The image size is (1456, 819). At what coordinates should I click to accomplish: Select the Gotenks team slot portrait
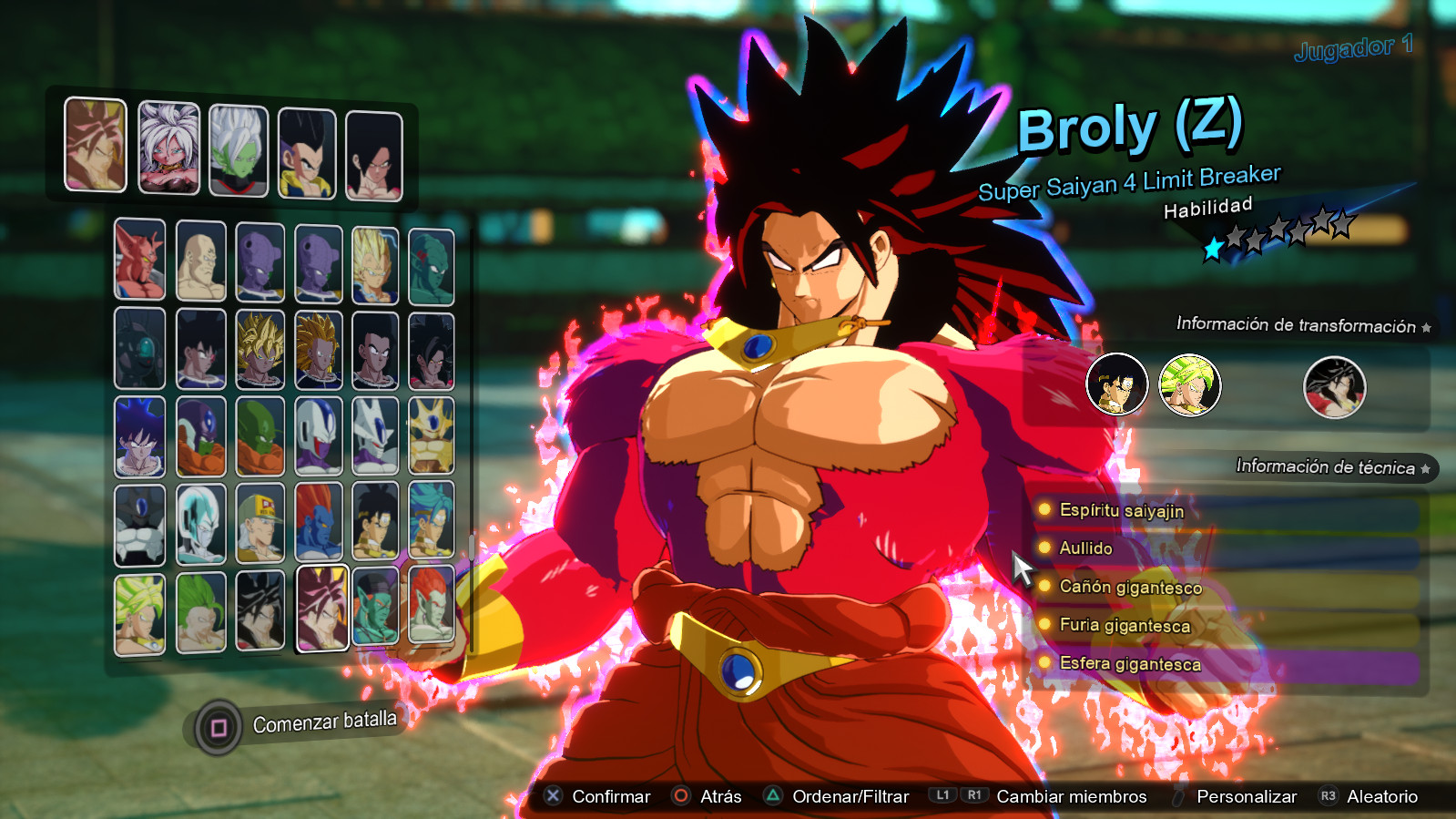click(307, 150)
